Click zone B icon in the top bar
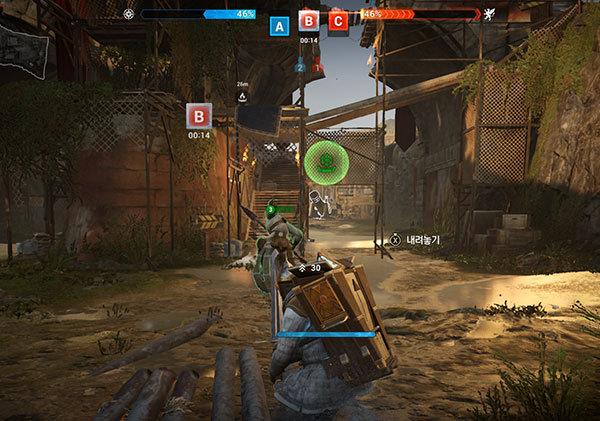600x421 pixels. pos(309,20)
